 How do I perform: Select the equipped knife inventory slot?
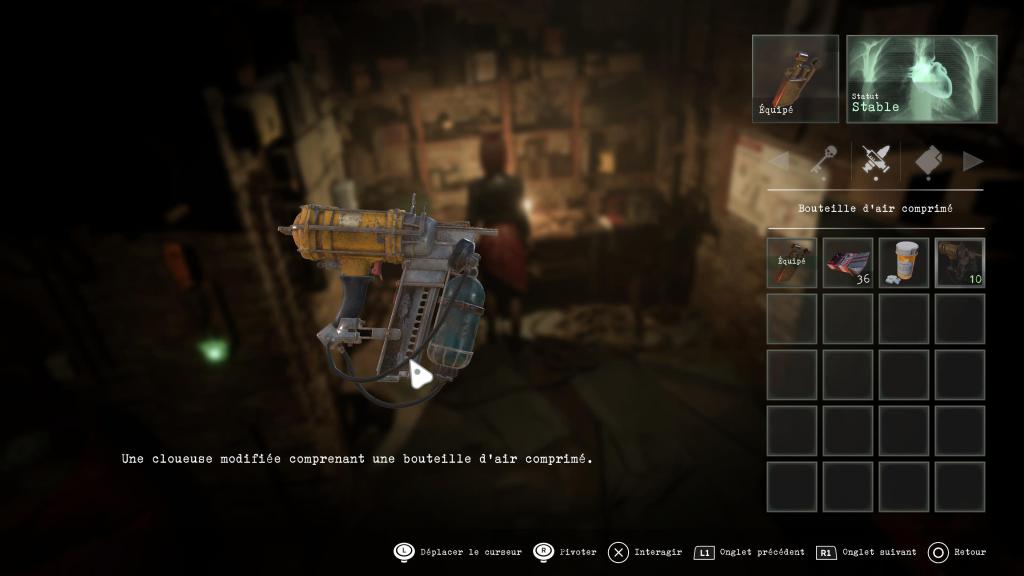click(792, 263)
